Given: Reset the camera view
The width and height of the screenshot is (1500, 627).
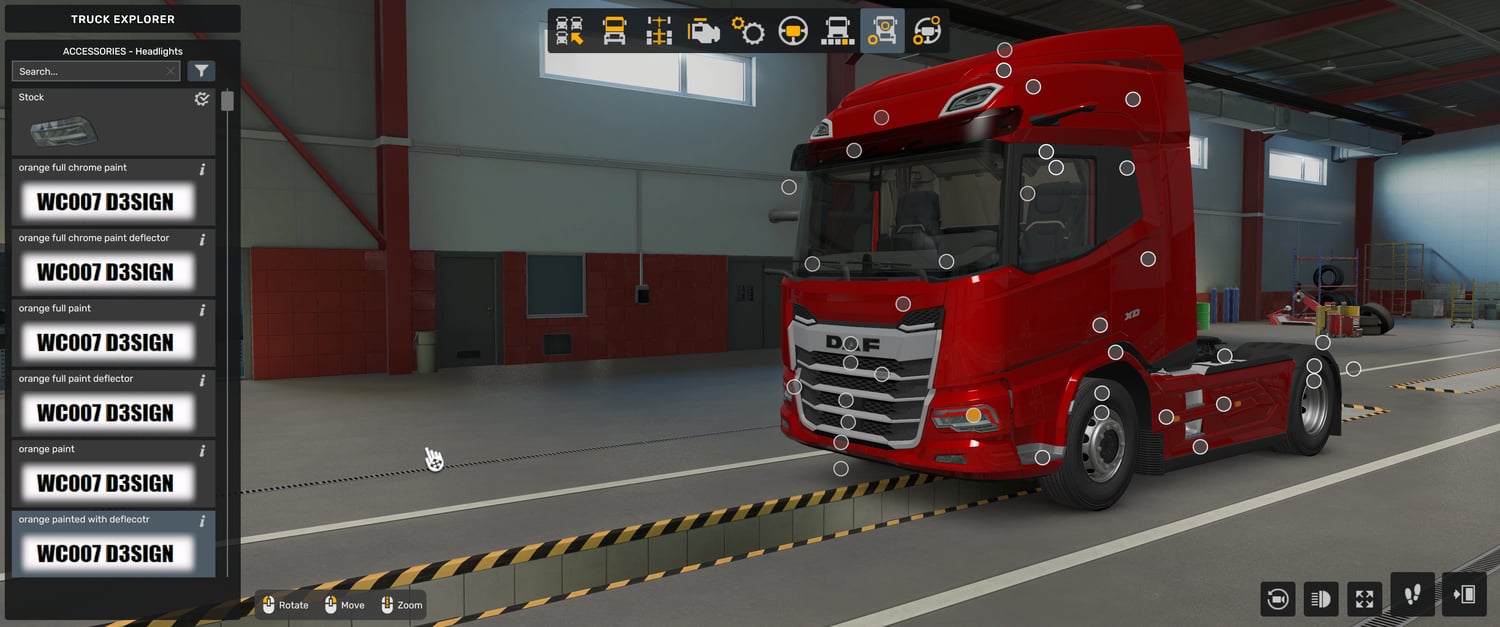Looking at the screenshot, I should pyautogui.click(x=1277, y=599).
